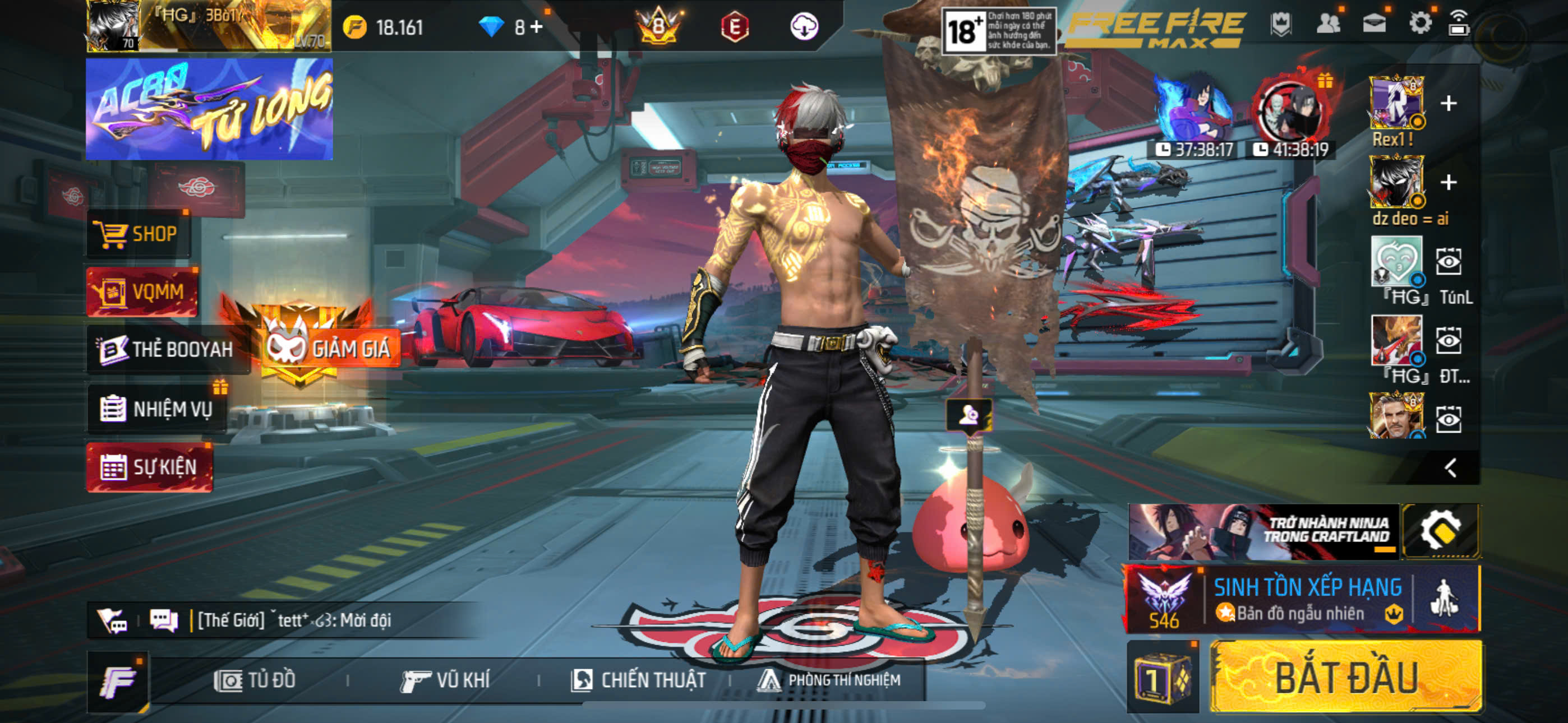1568x723 pixels.
Task: Switch to the TỦ ĐỒ wardrobe tab
Action: tap(256, 680)
